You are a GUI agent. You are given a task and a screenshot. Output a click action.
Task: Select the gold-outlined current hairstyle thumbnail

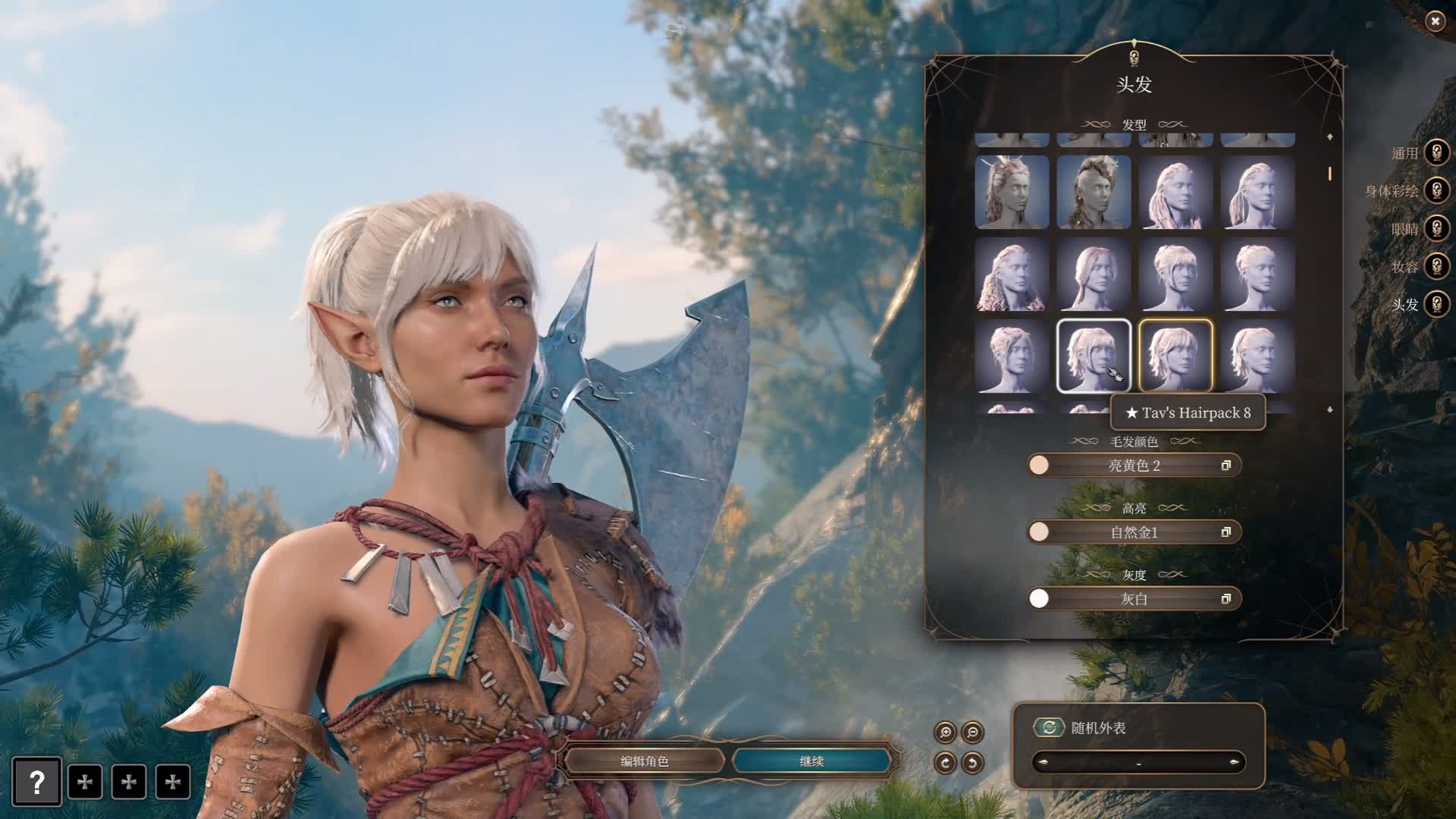pos(1175,356)
